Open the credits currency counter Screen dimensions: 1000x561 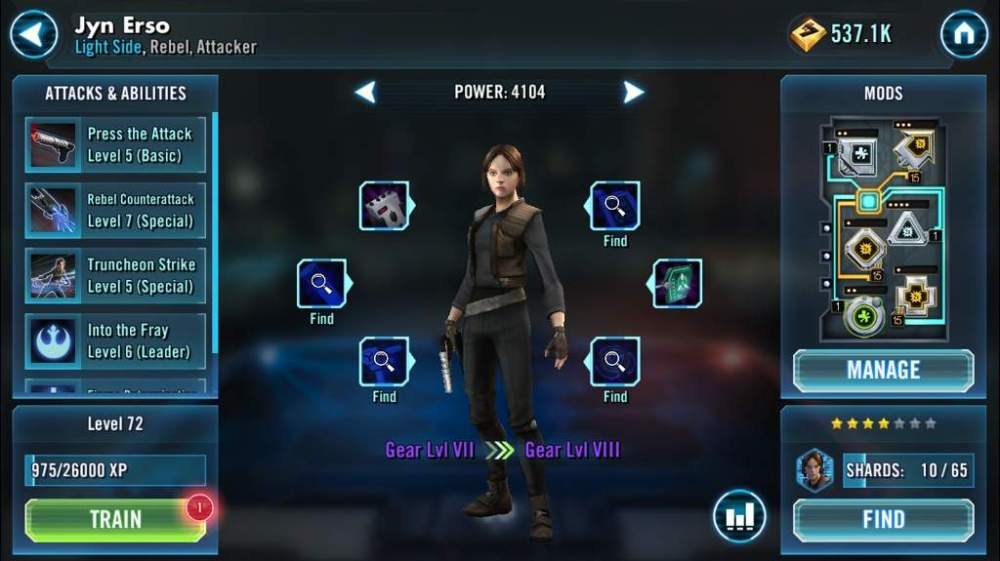842,35
